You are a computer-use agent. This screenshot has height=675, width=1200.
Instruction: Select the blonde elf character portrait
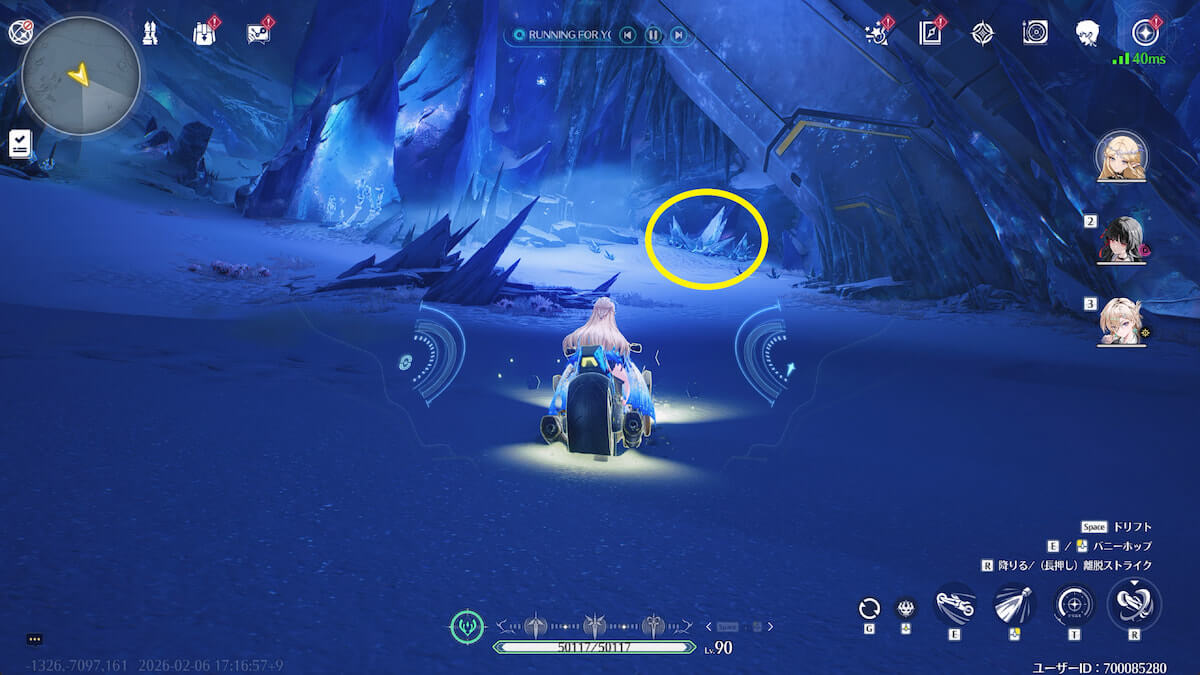(1121, 157)
